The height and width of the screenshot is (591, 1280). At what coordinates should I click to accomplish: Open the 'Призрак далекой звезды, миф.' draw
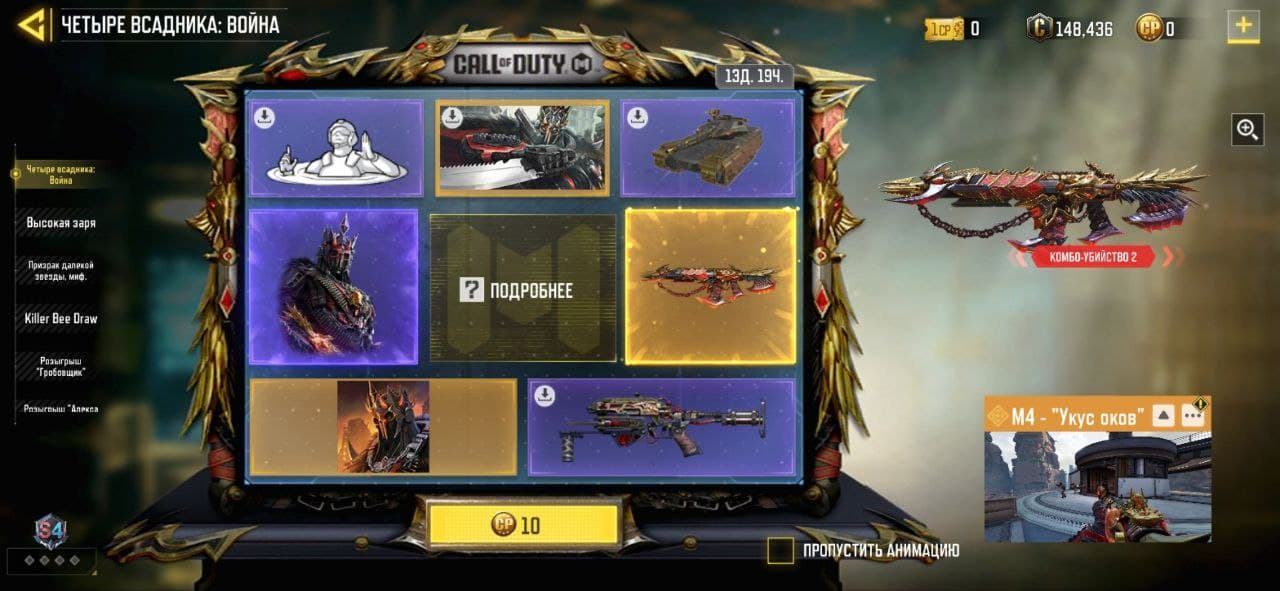61,270
